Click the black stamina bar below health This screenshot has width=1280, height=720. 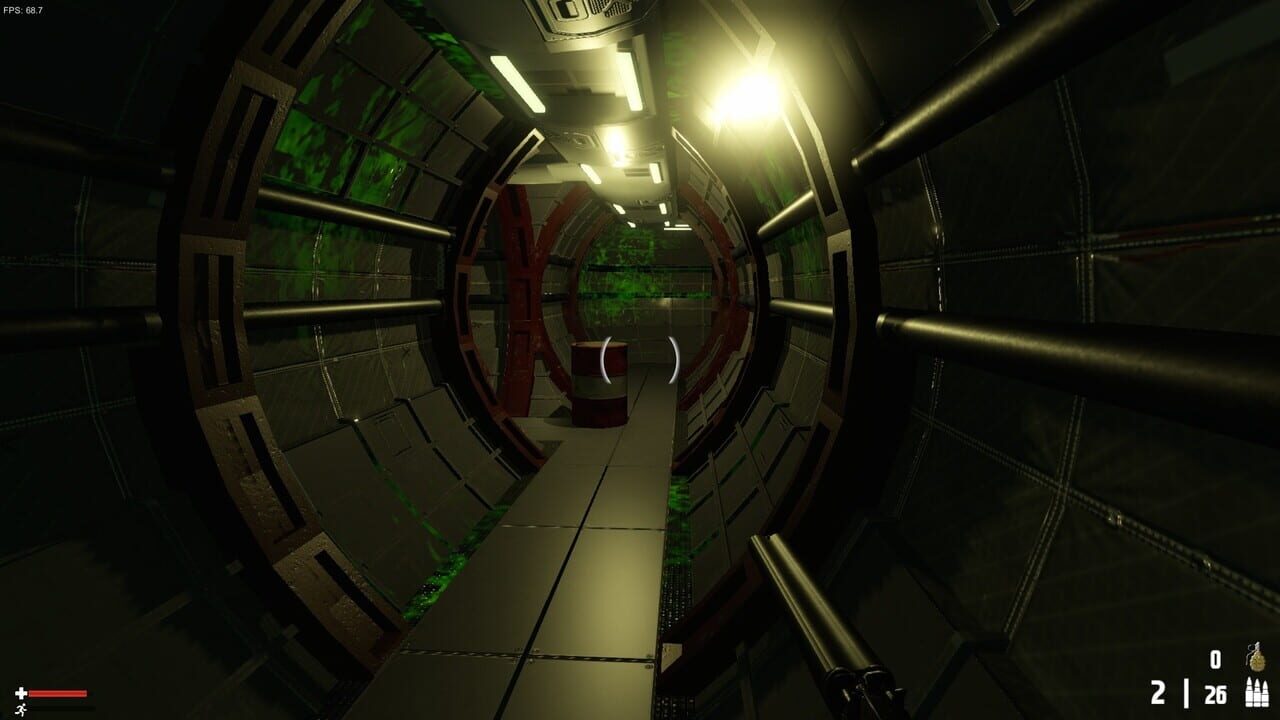click(x=60, y=708)
